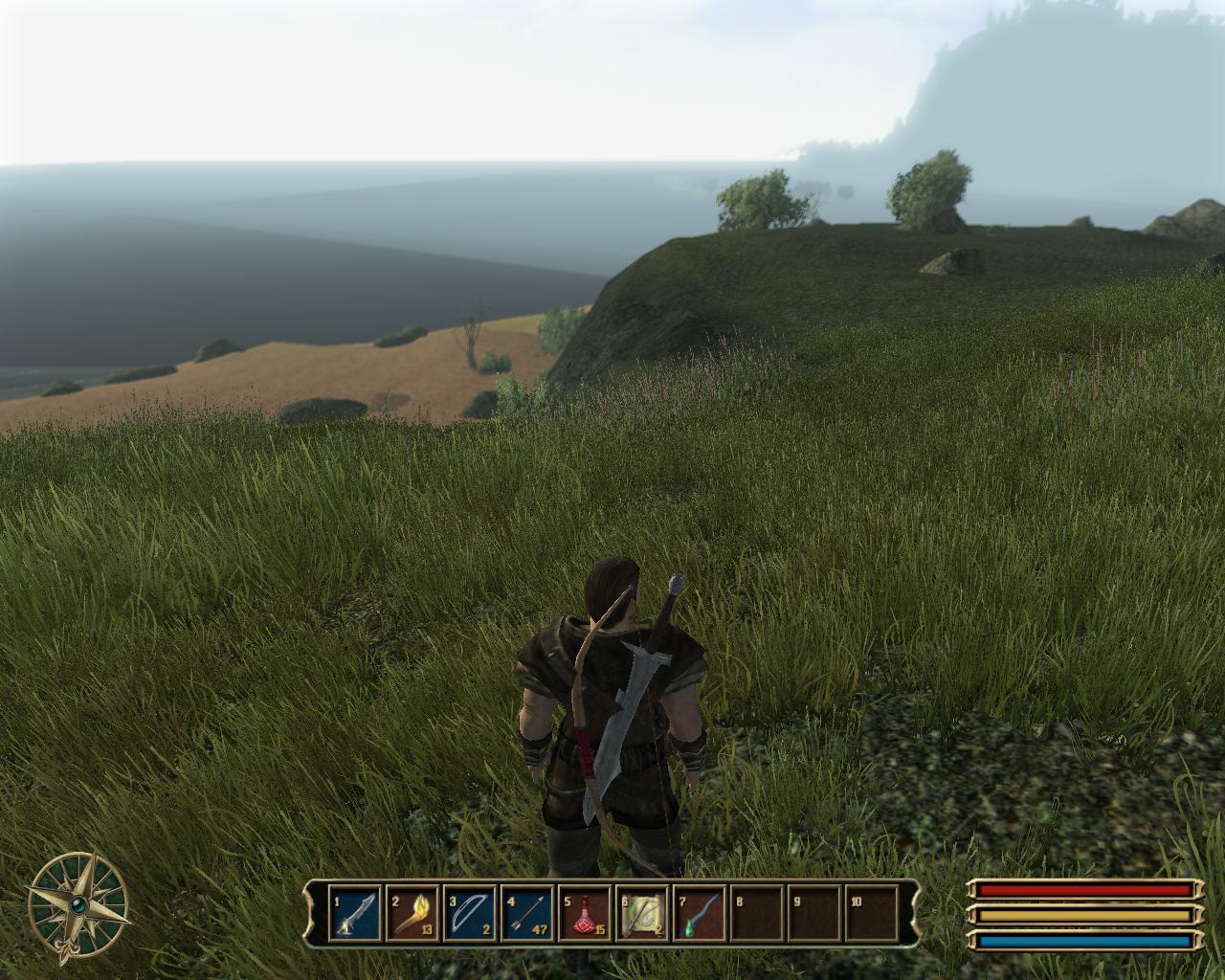Use the red potion in slot 5

click(x=584, y=914)
